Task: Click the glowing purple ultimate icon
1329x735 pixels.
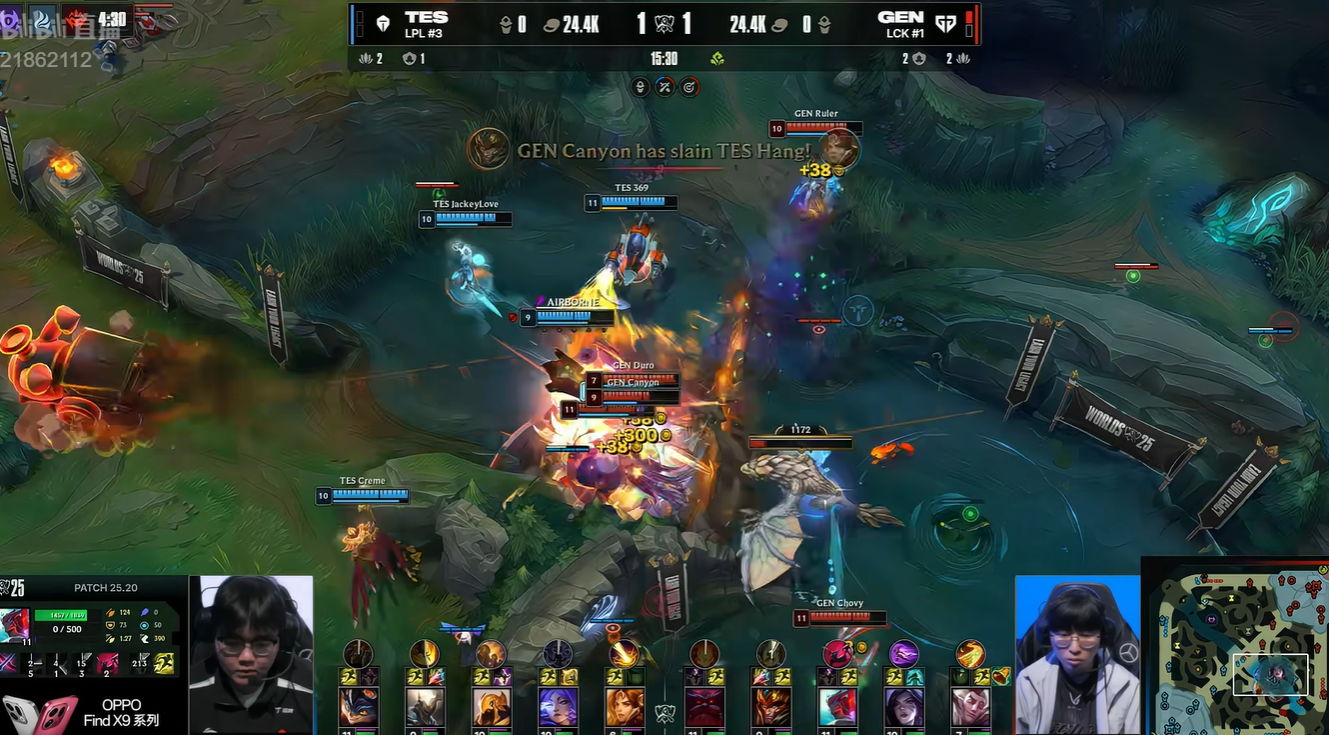Action: [904, 654]
